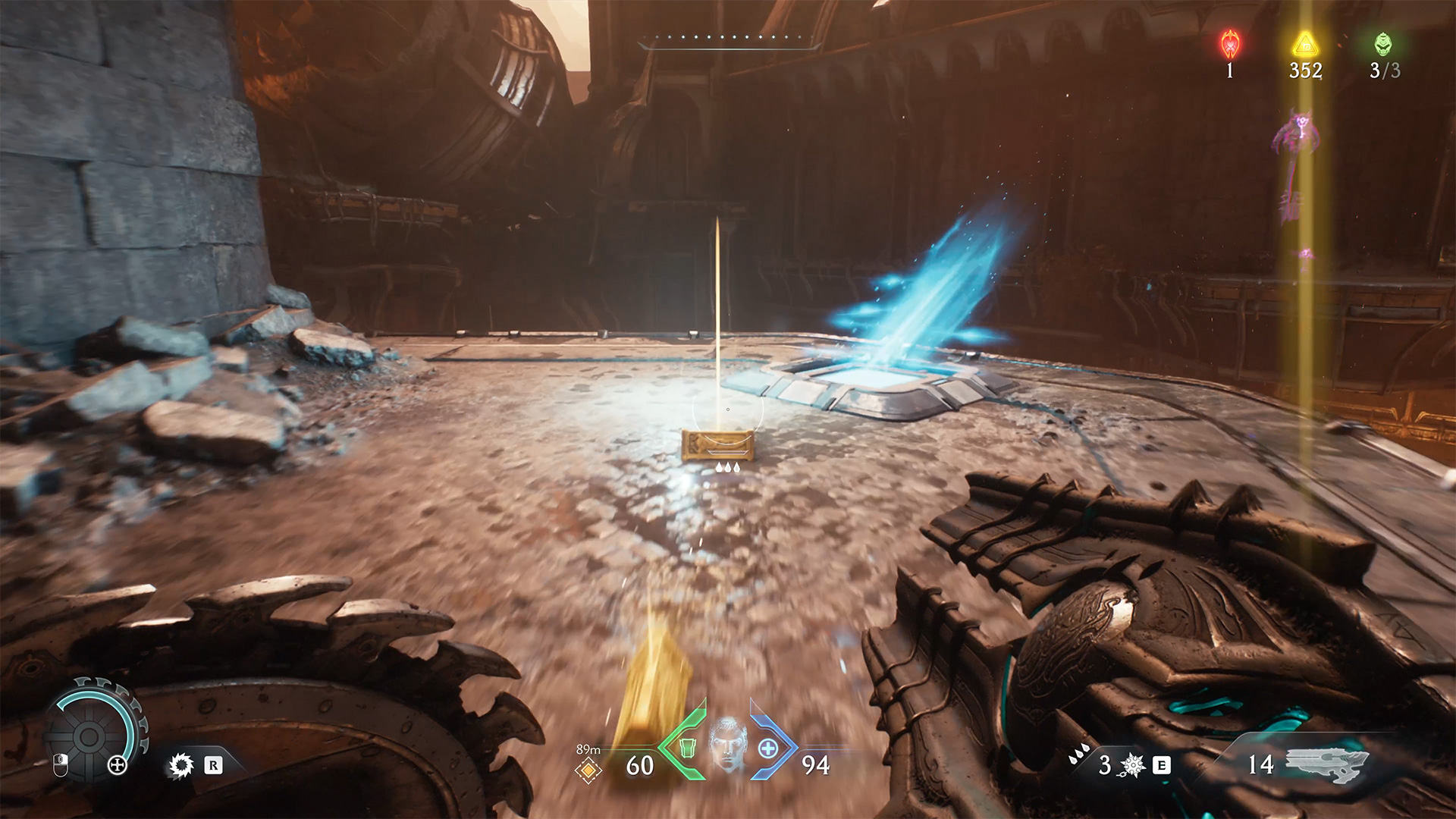Screen dimensions: 1456x819
Task: Click the Slayer face portrait
Action: point(727,746)
